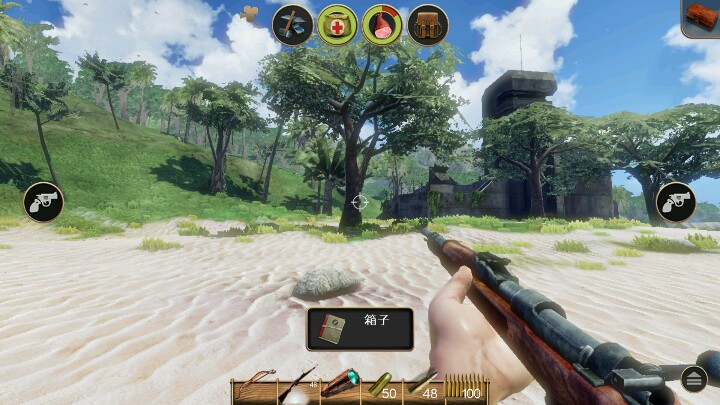Select the flashlight hotbar slot
The height and width of the screenshot is (405, 720).
340,388
